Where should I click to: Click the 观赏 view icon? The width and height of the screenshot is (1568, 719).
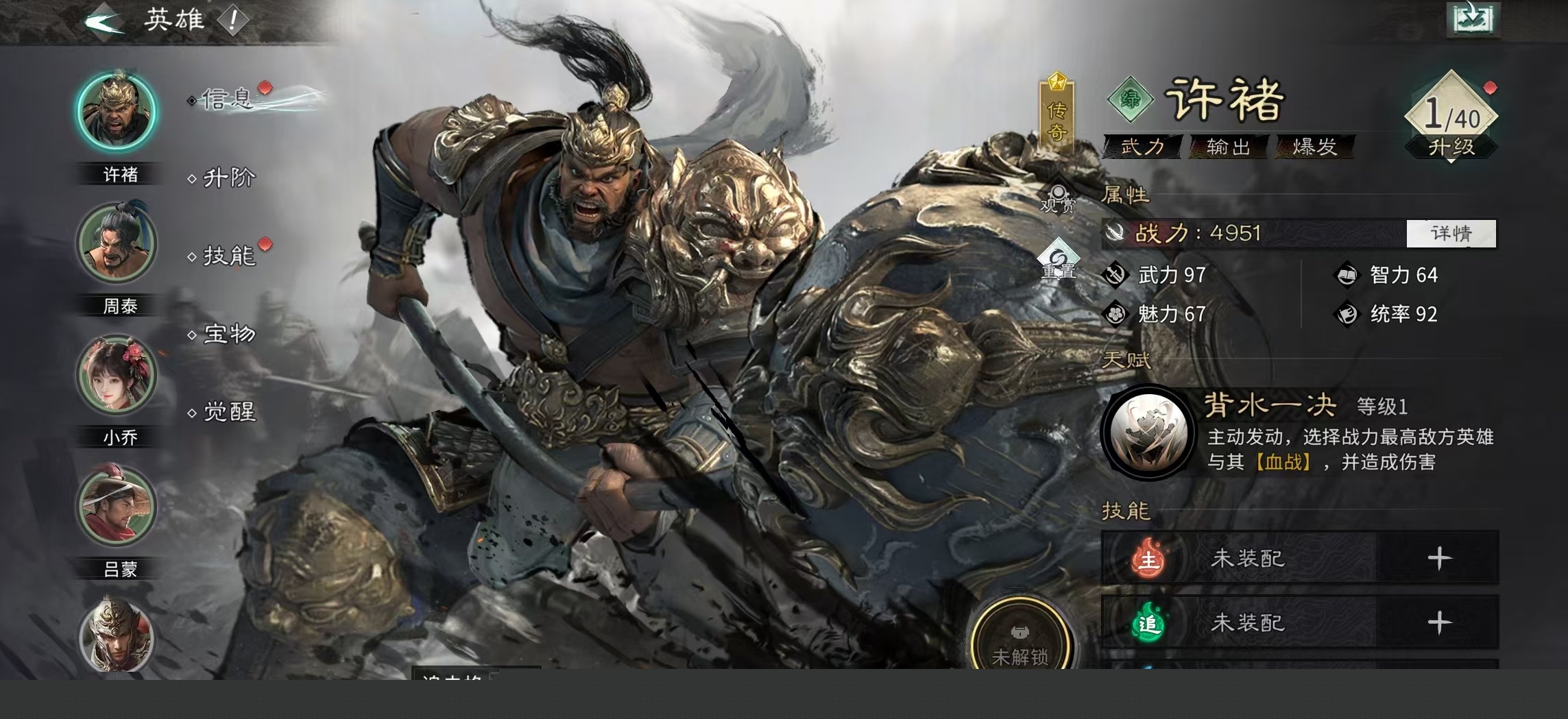(1058, 198)
